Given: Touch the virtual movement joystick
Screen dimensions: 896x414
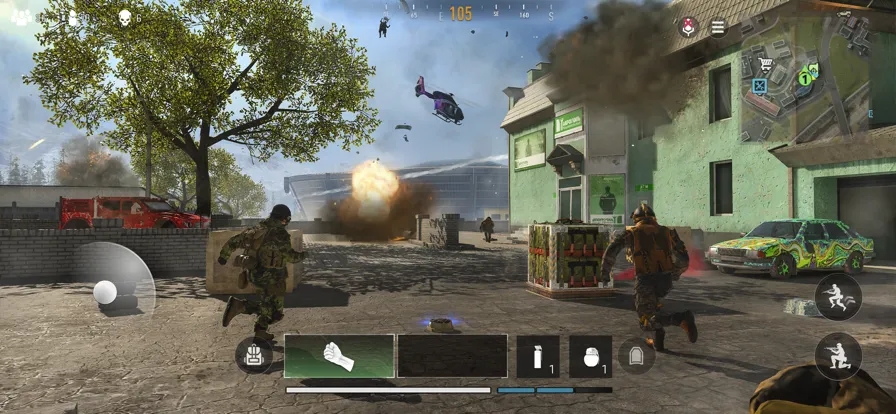Looking at the screenshot, I should [x=105, y=291].
